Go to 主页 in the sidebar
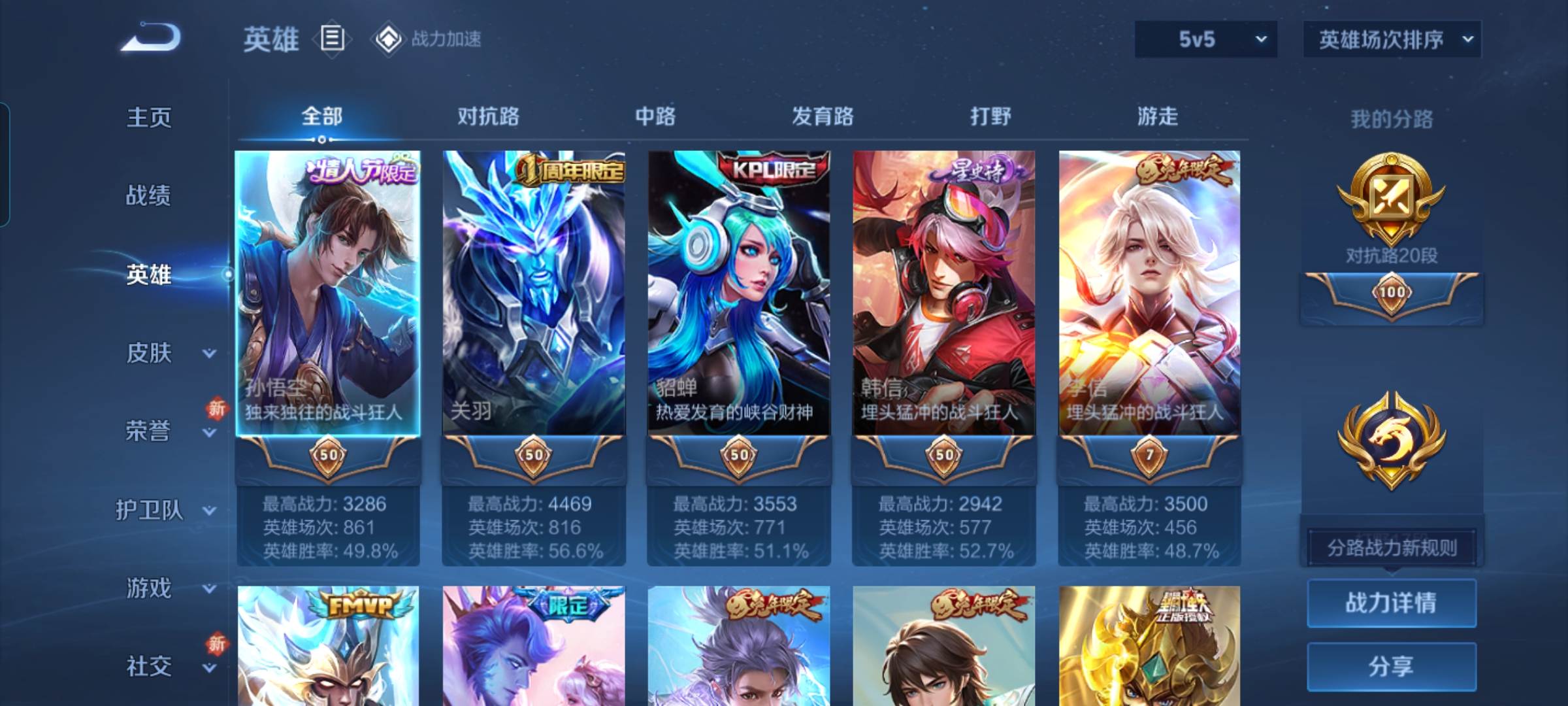The height and width of the screenshot is (706, 1568). (x=149, y=118)
